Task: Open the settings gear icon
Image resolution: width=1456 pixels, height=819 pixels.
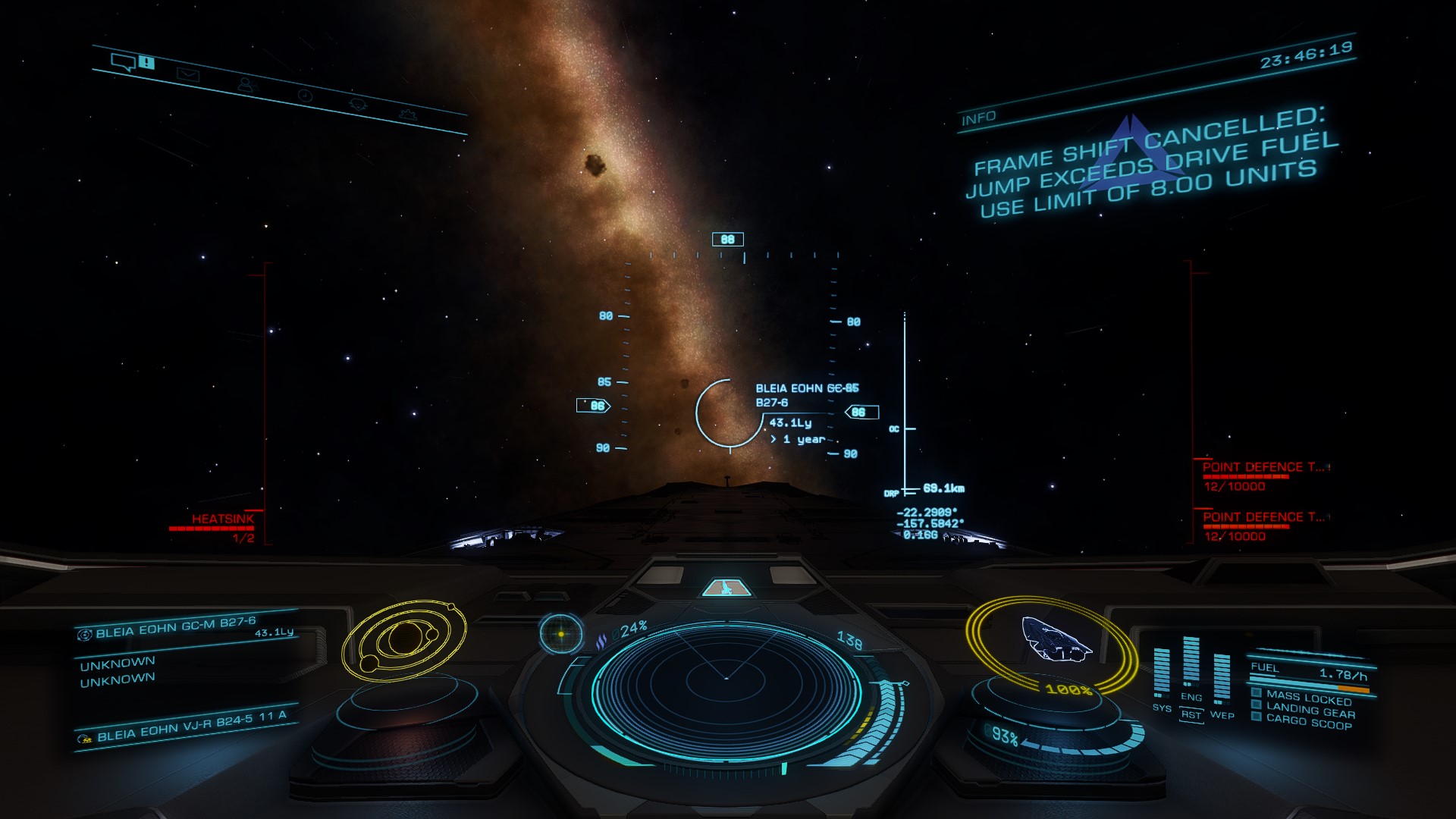Action: [409, 115]
